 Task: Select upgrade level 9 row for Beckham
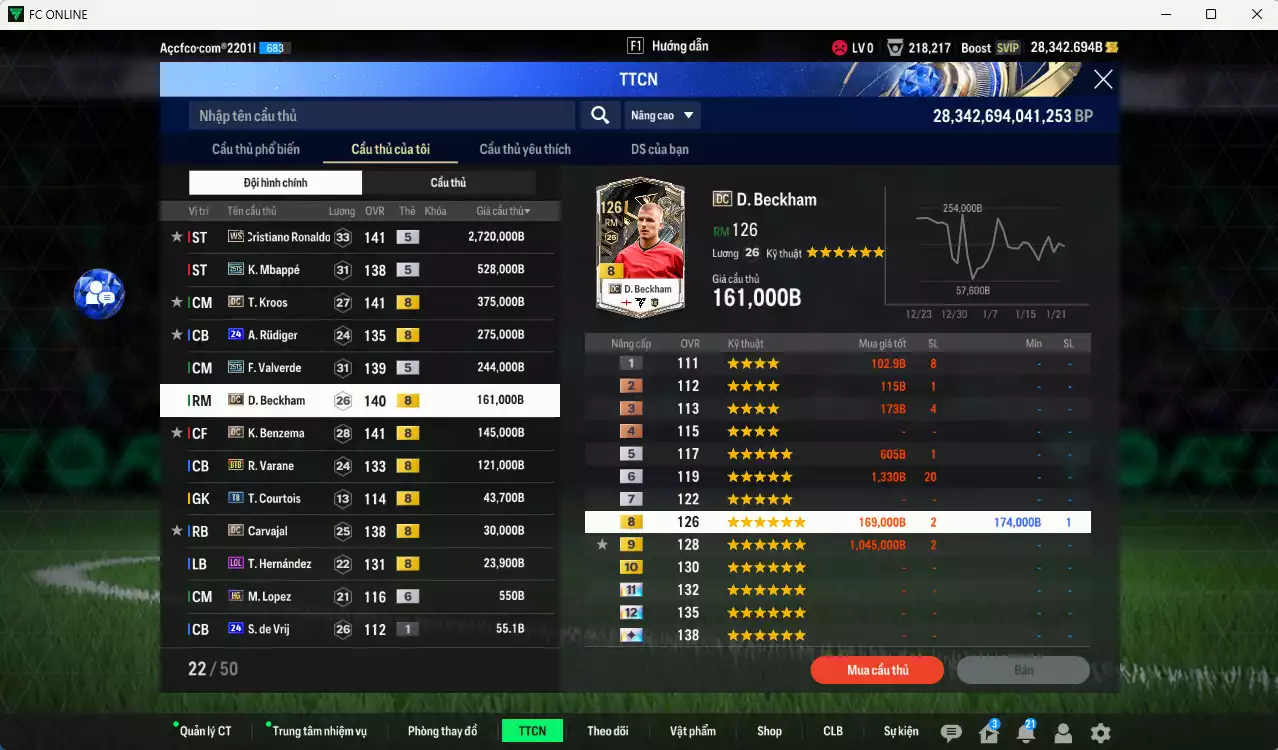(x=837, y=545)
